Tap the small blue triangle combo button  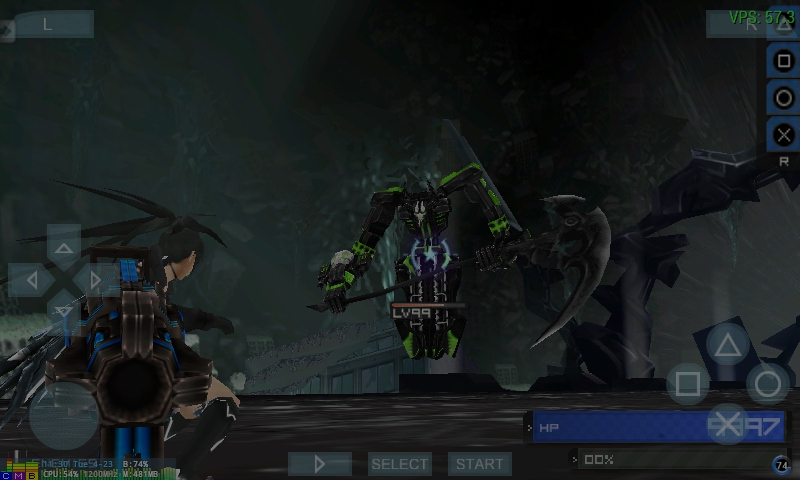tap(784, 25)
